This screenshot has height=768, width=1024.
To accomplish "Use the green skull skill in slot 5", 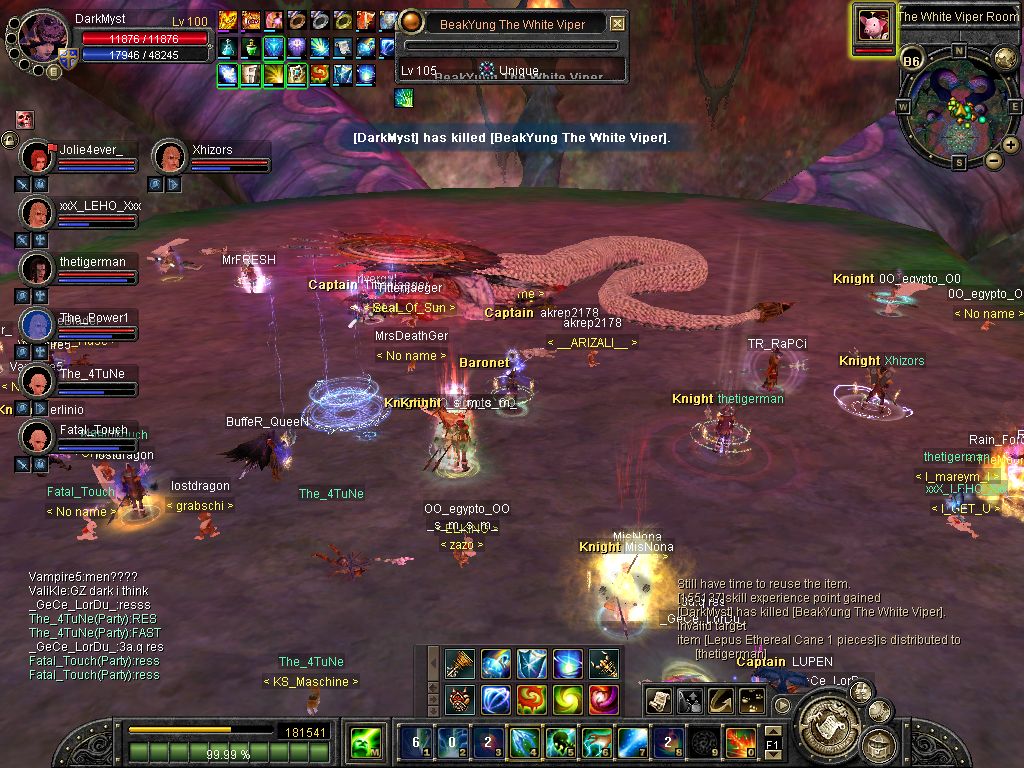I will [x=560, y=743].
